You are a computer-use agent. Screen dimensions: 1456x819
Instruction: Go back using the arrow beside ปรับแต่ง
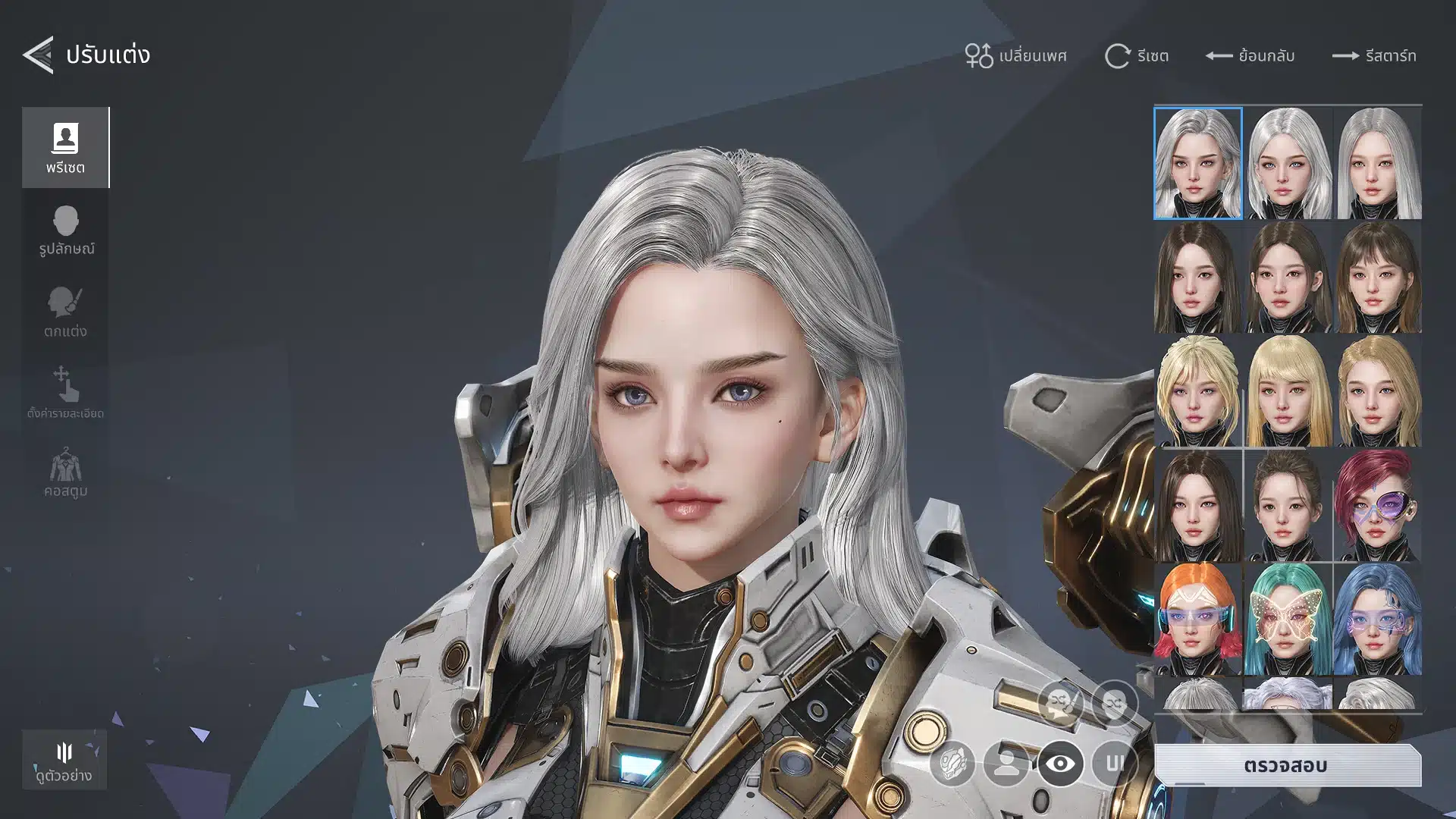coord(38,55)
